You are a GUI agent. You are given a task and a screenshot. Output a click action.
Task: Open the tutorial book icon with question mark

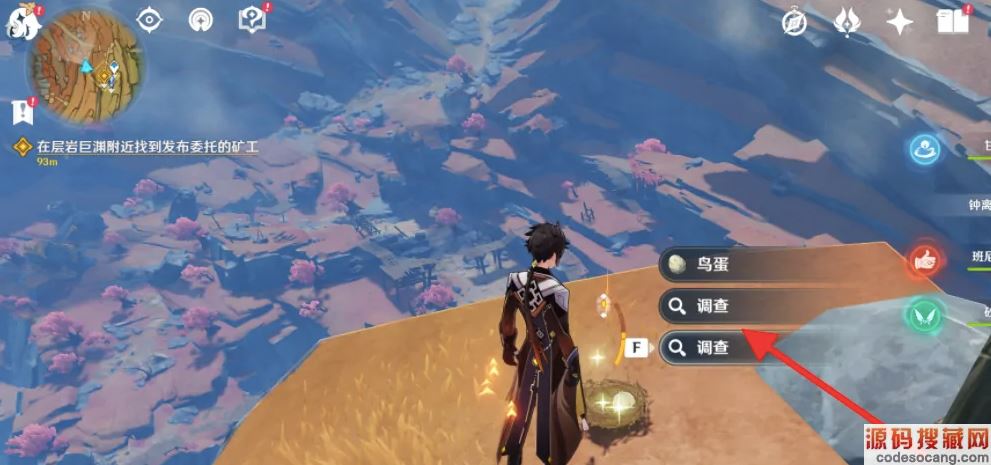click(x=251, y=20)
